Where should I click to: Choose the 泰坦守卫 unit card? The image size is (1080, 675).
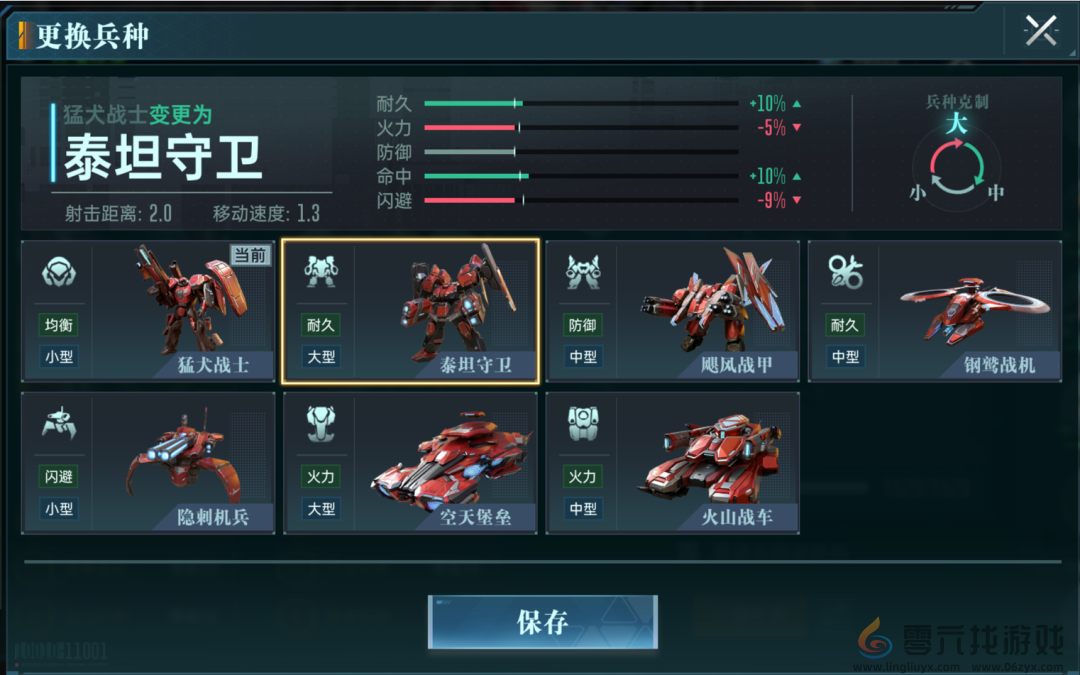click(410, 311)
